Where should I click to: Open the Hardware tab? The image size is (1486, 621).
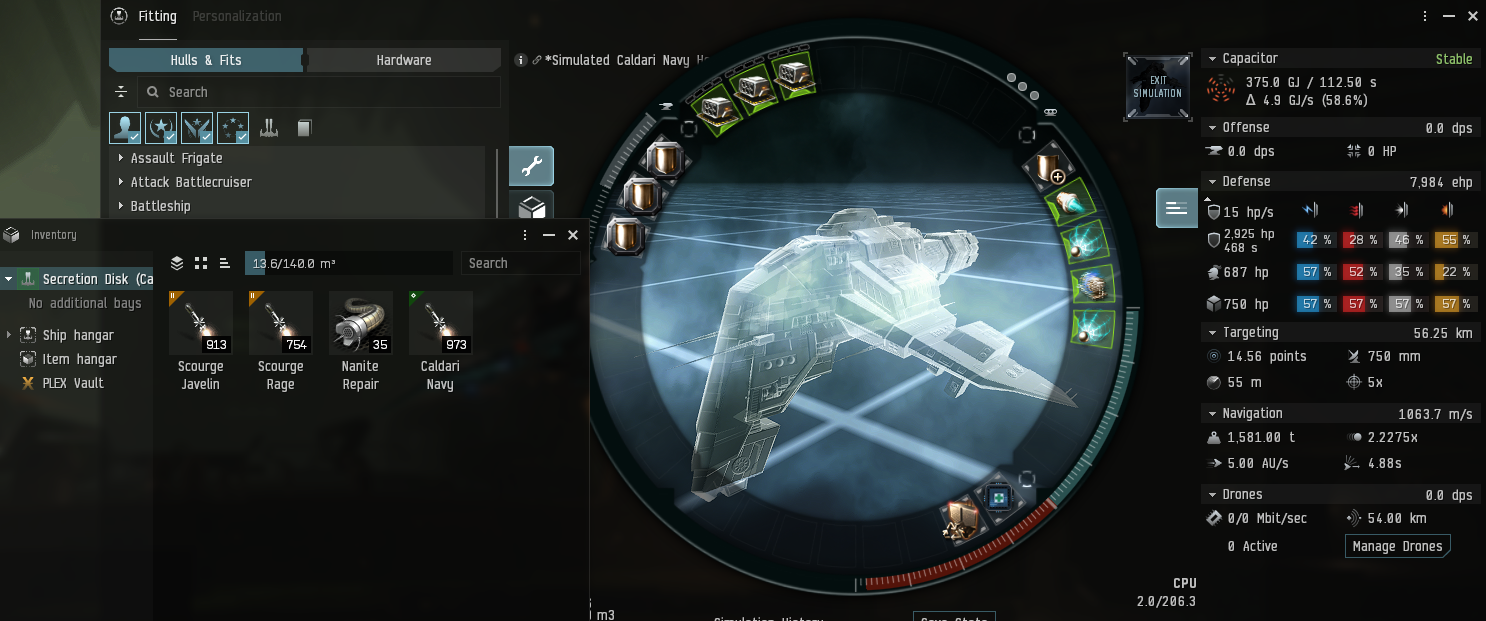(404, 60)
